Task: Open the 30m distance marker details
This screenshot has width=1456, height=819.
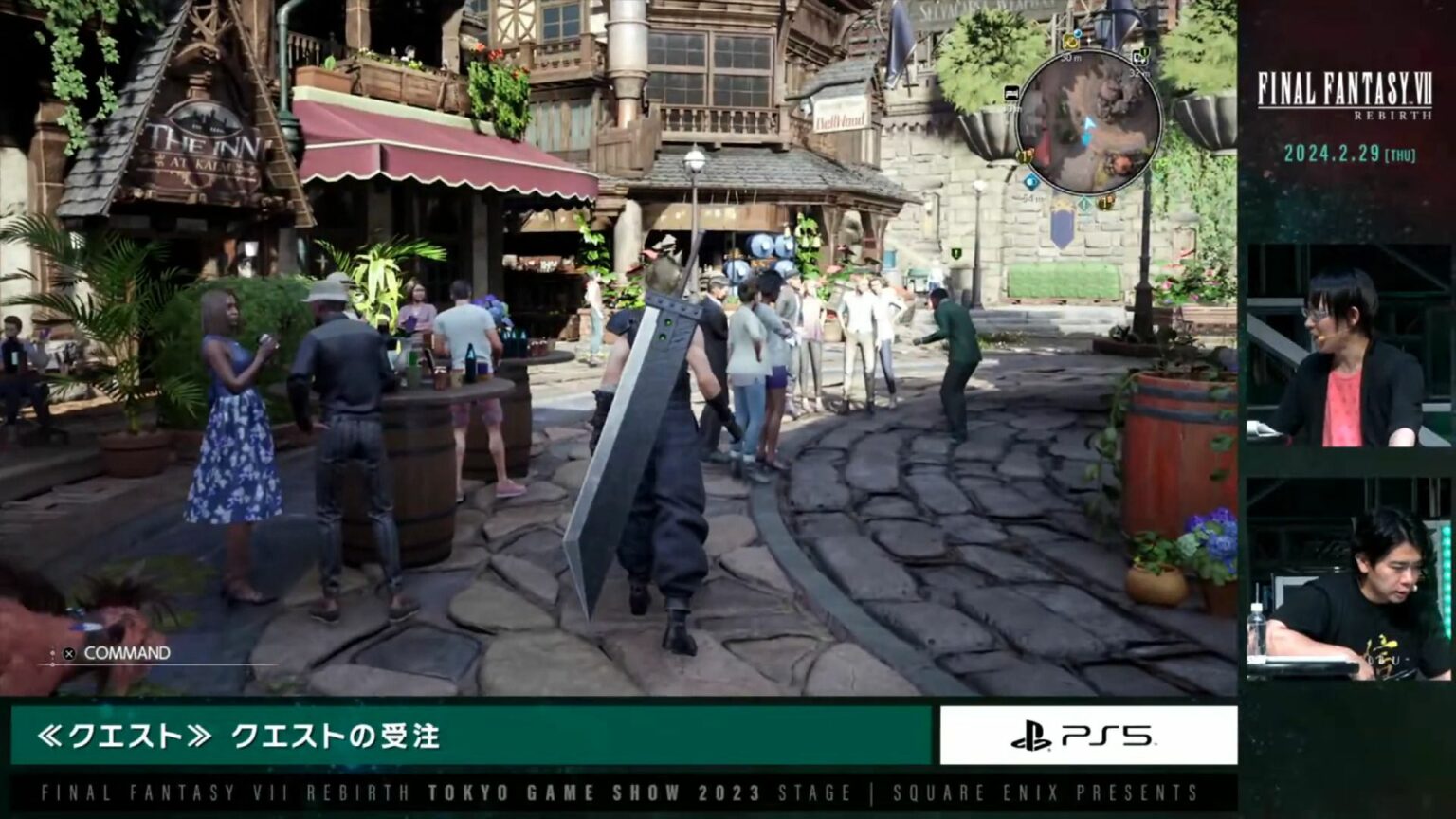Action: [1069, 56]
